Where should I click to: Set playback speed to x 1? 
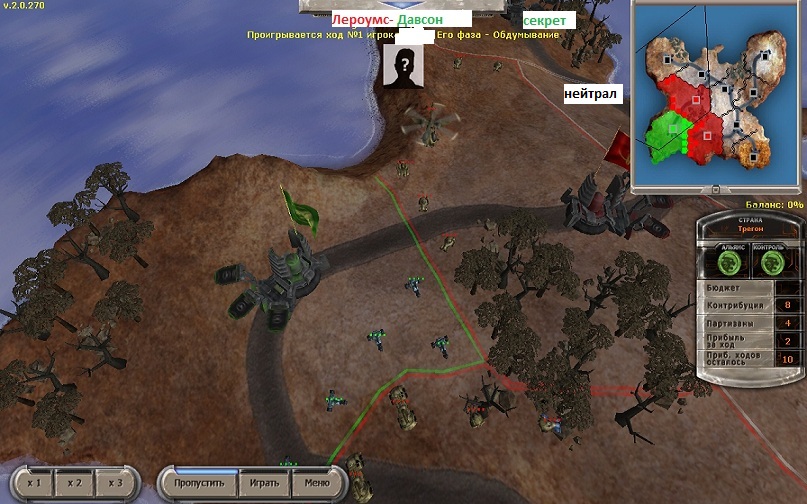tap(33, 483)
